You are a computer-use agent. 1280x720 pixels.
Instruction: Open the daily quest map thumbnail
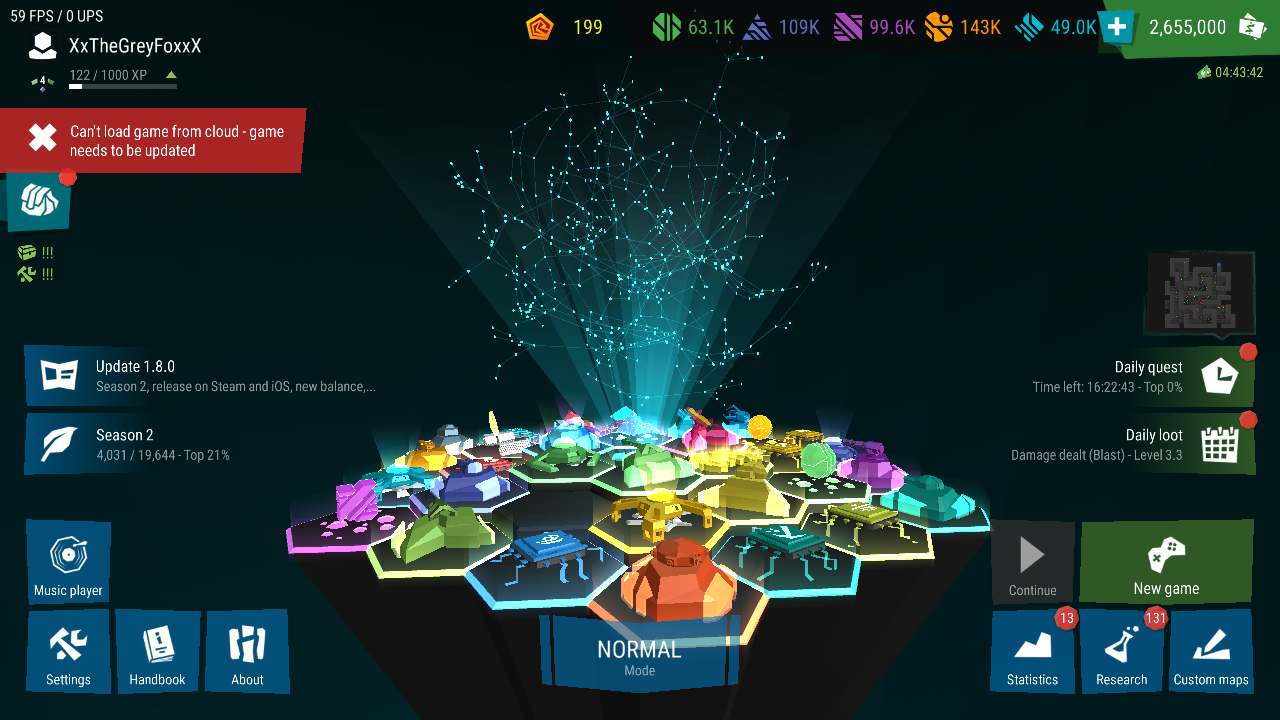1199,293
